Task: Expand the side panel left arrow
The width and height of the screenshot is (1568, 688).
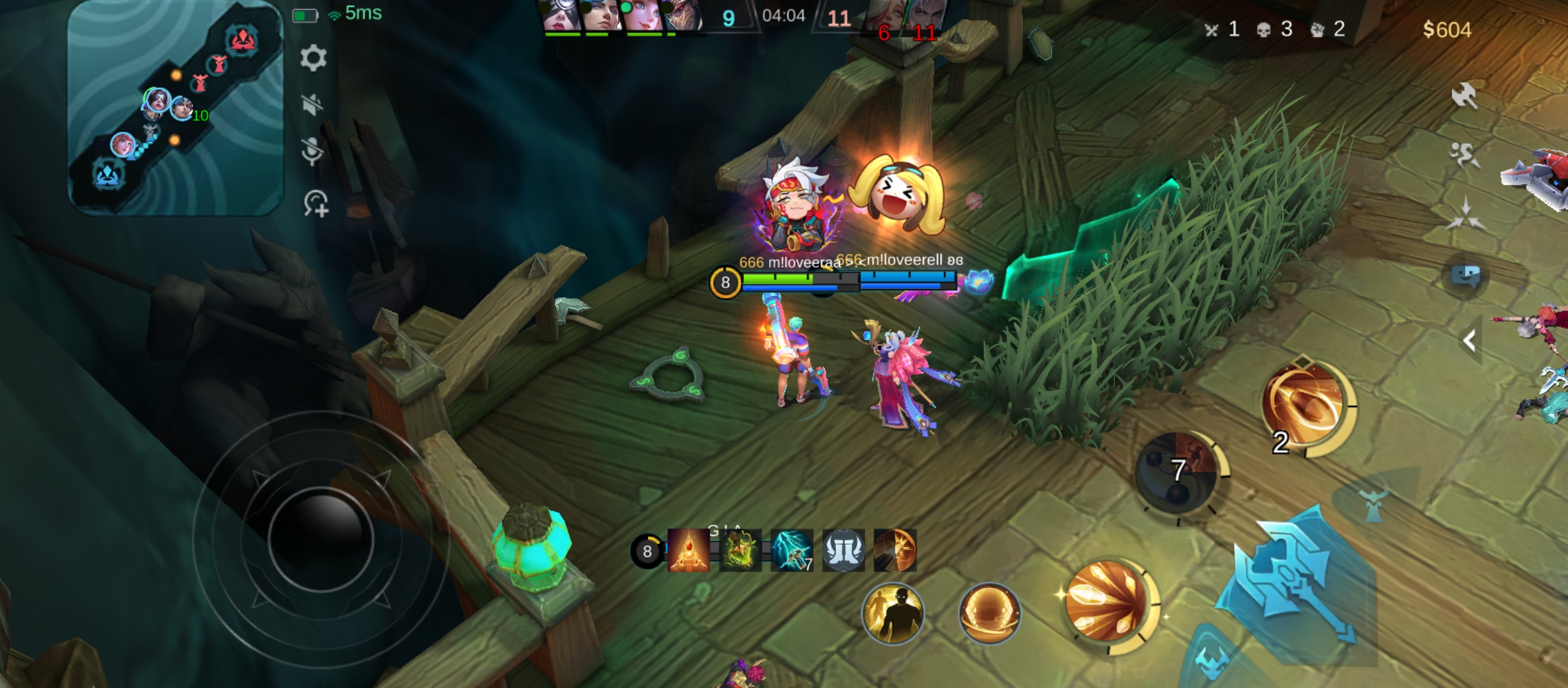Action: (1470, 341)
